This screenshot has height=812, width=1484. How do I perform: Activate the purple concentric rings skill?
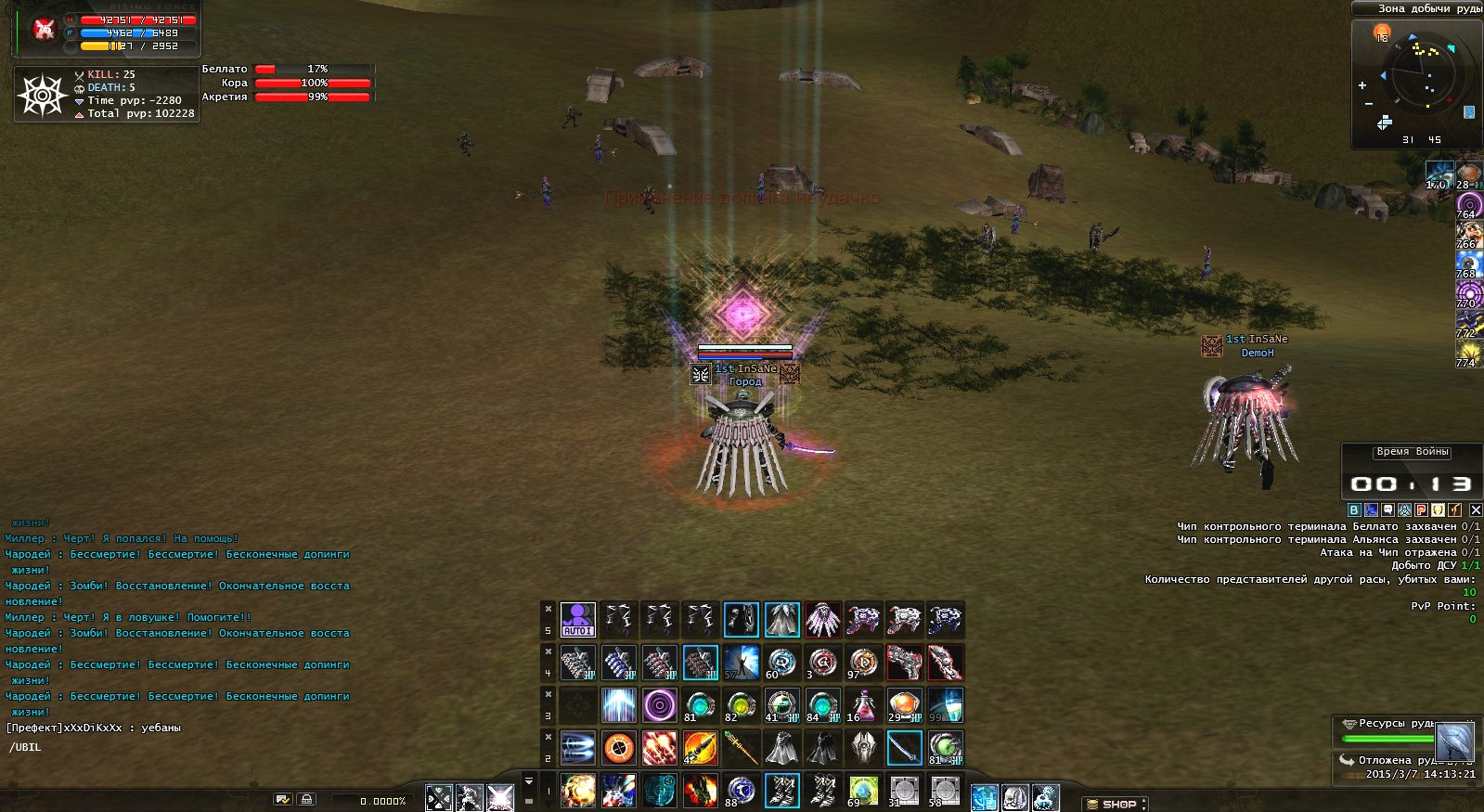[x=659, y=705]
